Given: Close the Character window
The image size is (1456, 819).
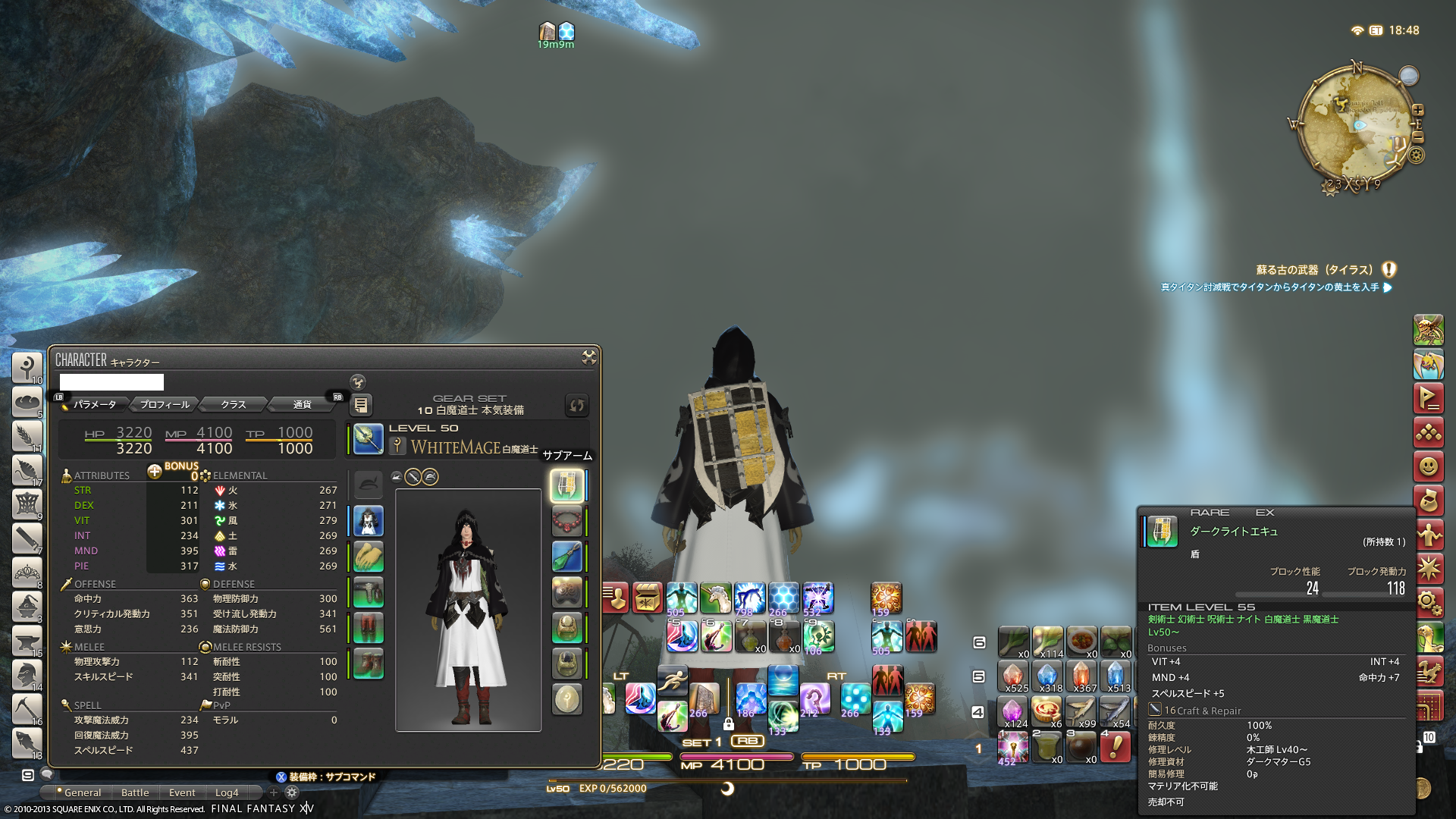Looking at the screenshot, I should point(588,357).
